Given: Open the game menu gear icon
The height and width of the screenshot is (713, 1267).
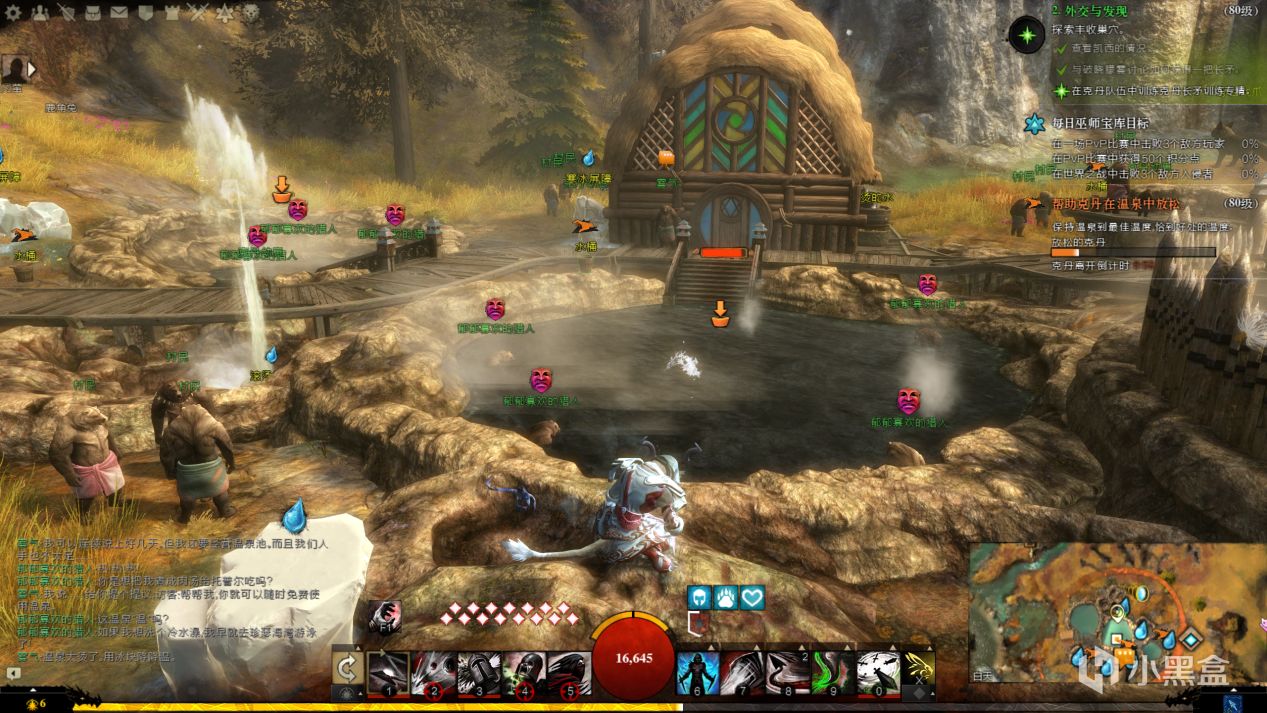Looking at the screenshot, I should [11, 12].
